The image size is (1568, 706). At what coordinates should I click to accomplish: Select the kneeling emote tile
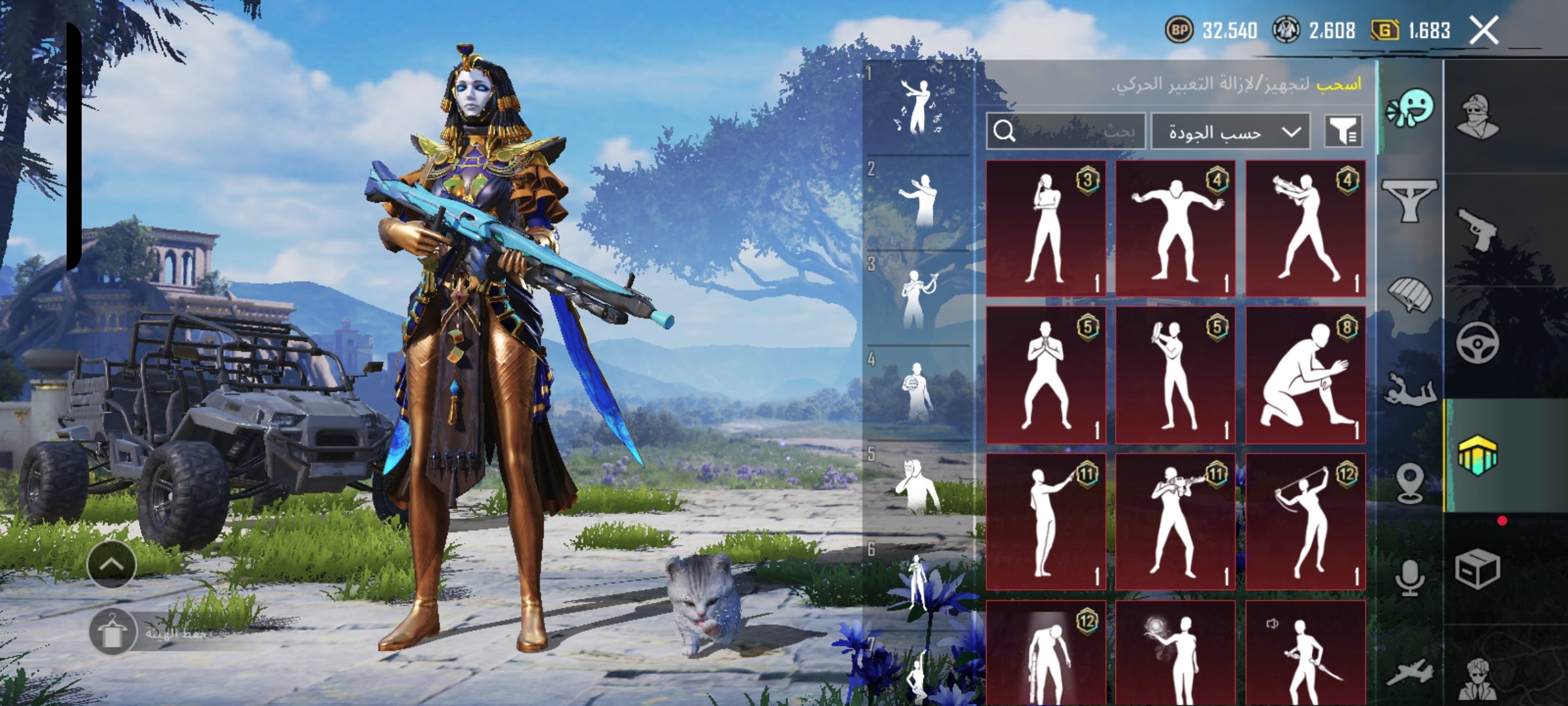click(1305, 375)
